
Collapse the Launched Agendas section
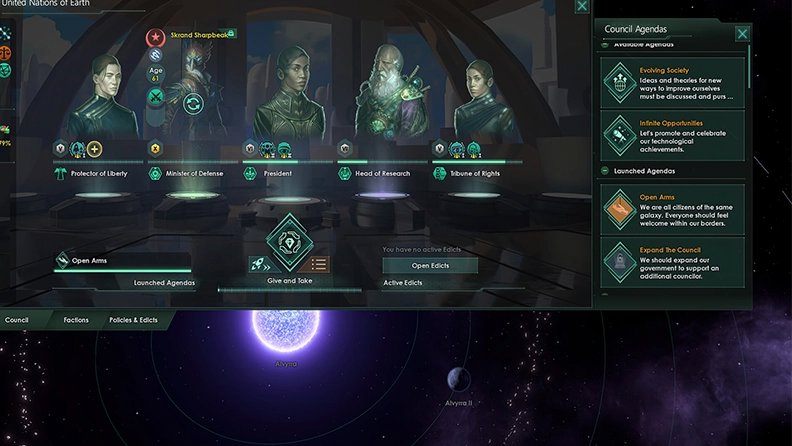pos(607,171)
